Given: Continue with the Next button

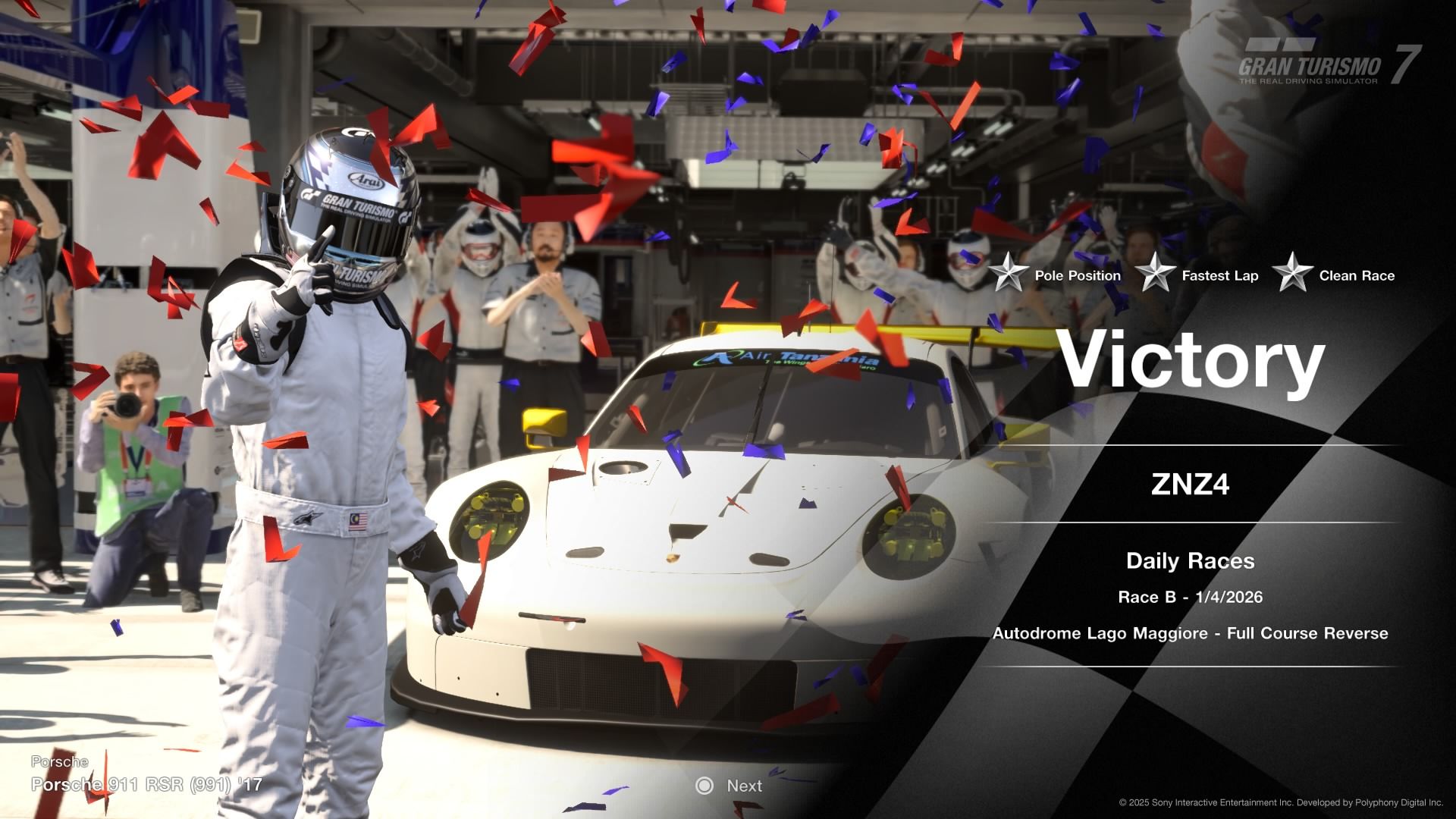Looking at the screenshot, I should (730, 786).
